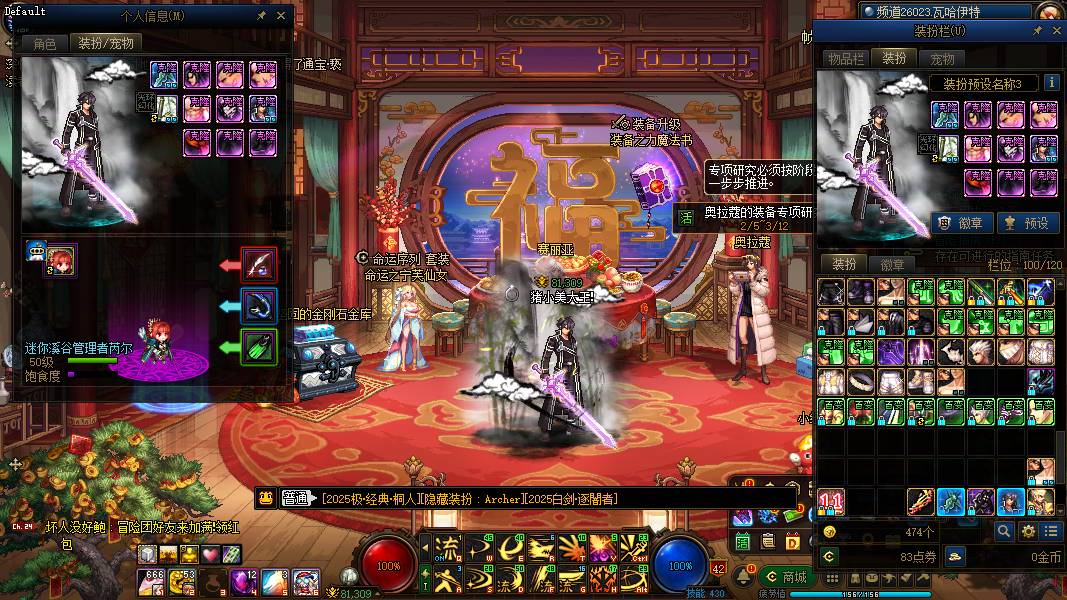Open the 物品栏 tab

pos(845,59)
